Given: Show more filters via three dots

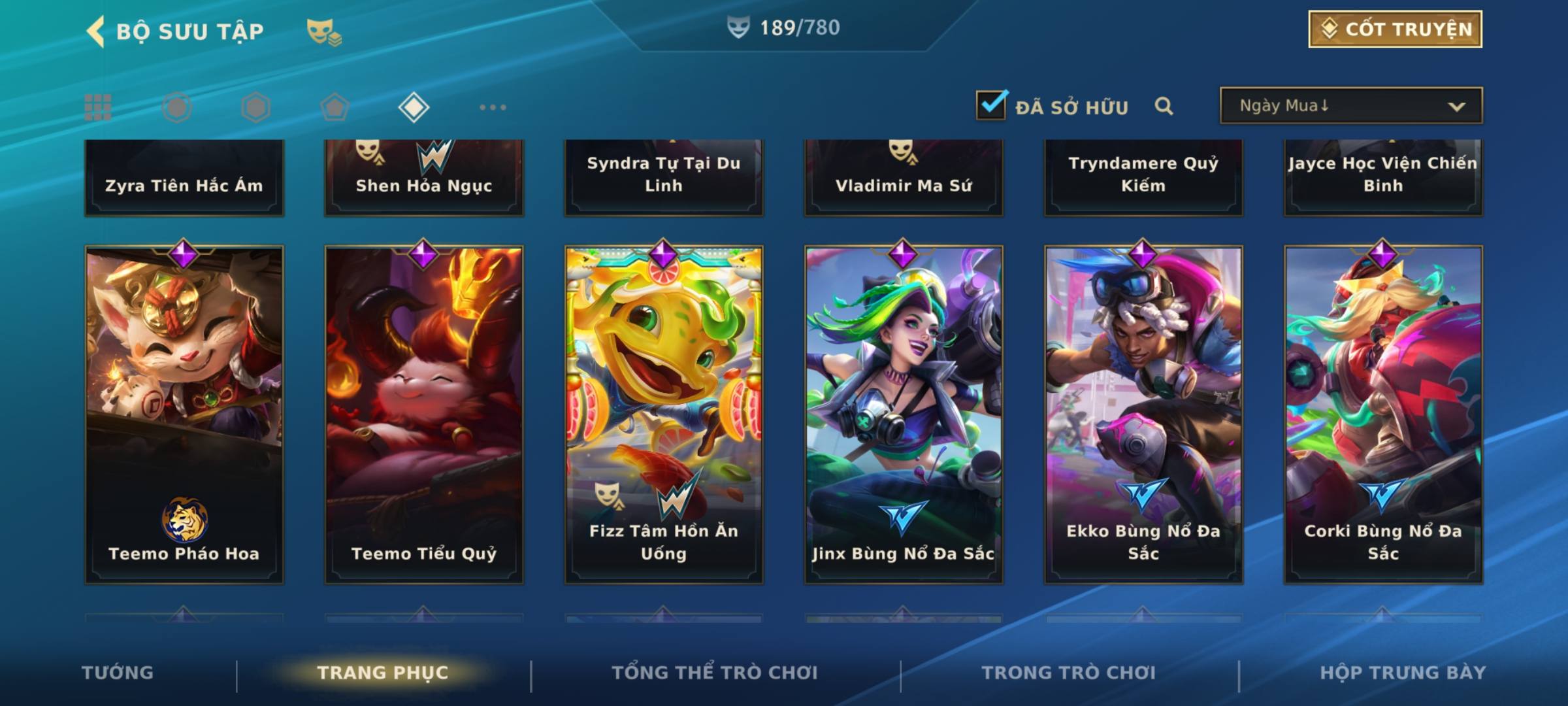Looking at the screenshot, I should coord(493,107).
